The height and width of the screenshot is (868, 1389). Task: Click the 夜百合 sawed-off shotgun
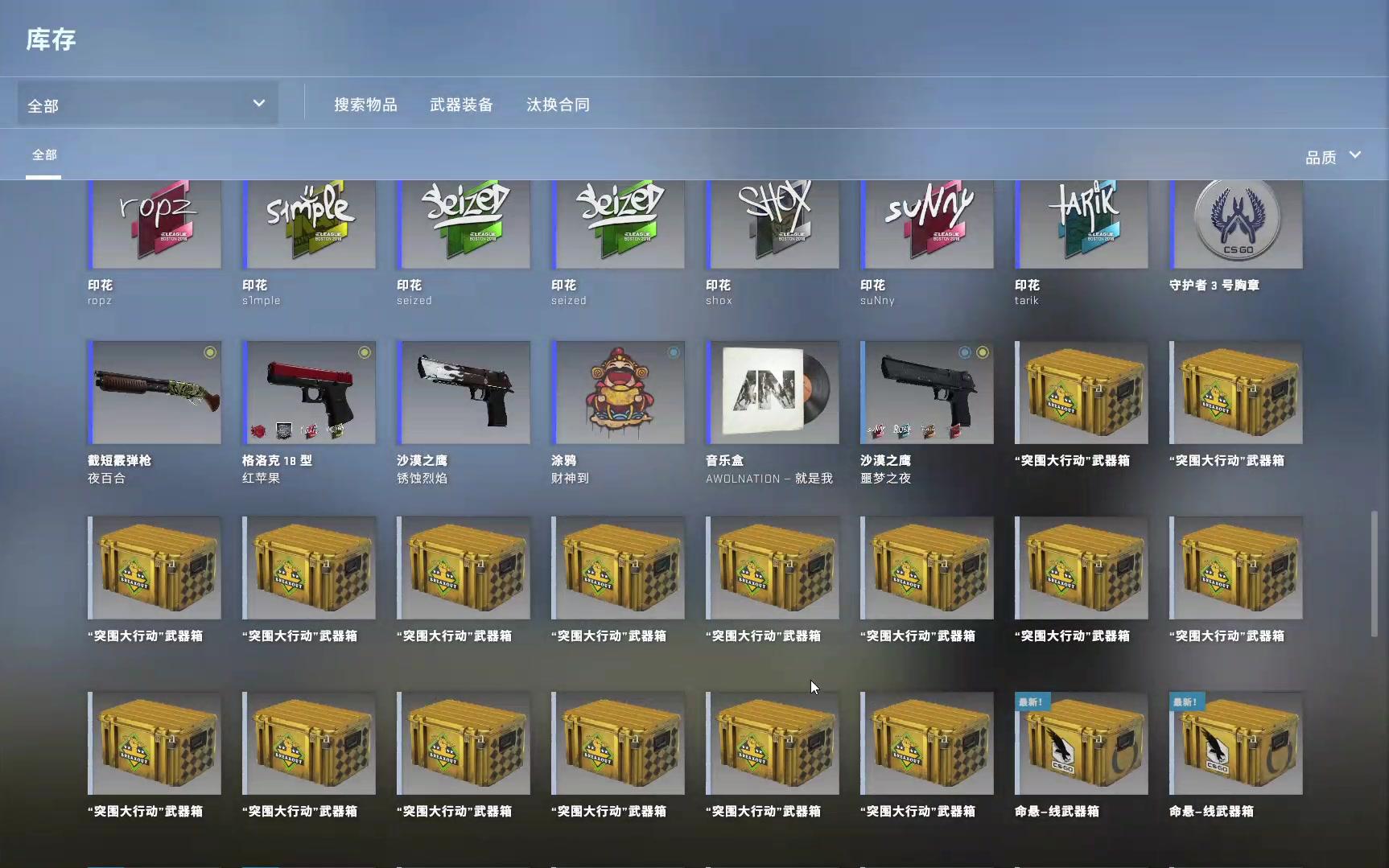click(x=155, y=393)
